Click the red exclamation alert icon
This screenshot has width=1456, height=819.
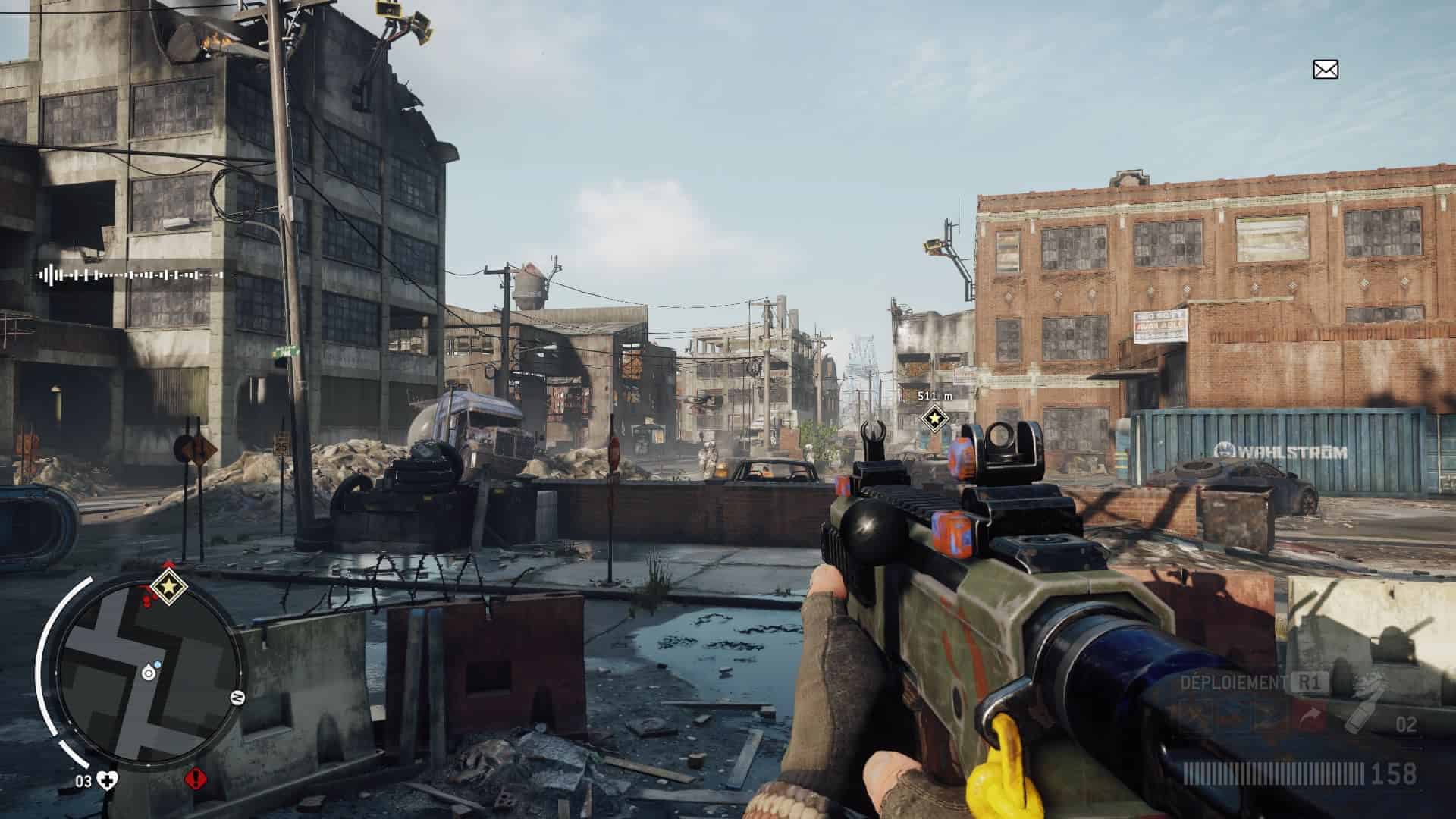195,778
